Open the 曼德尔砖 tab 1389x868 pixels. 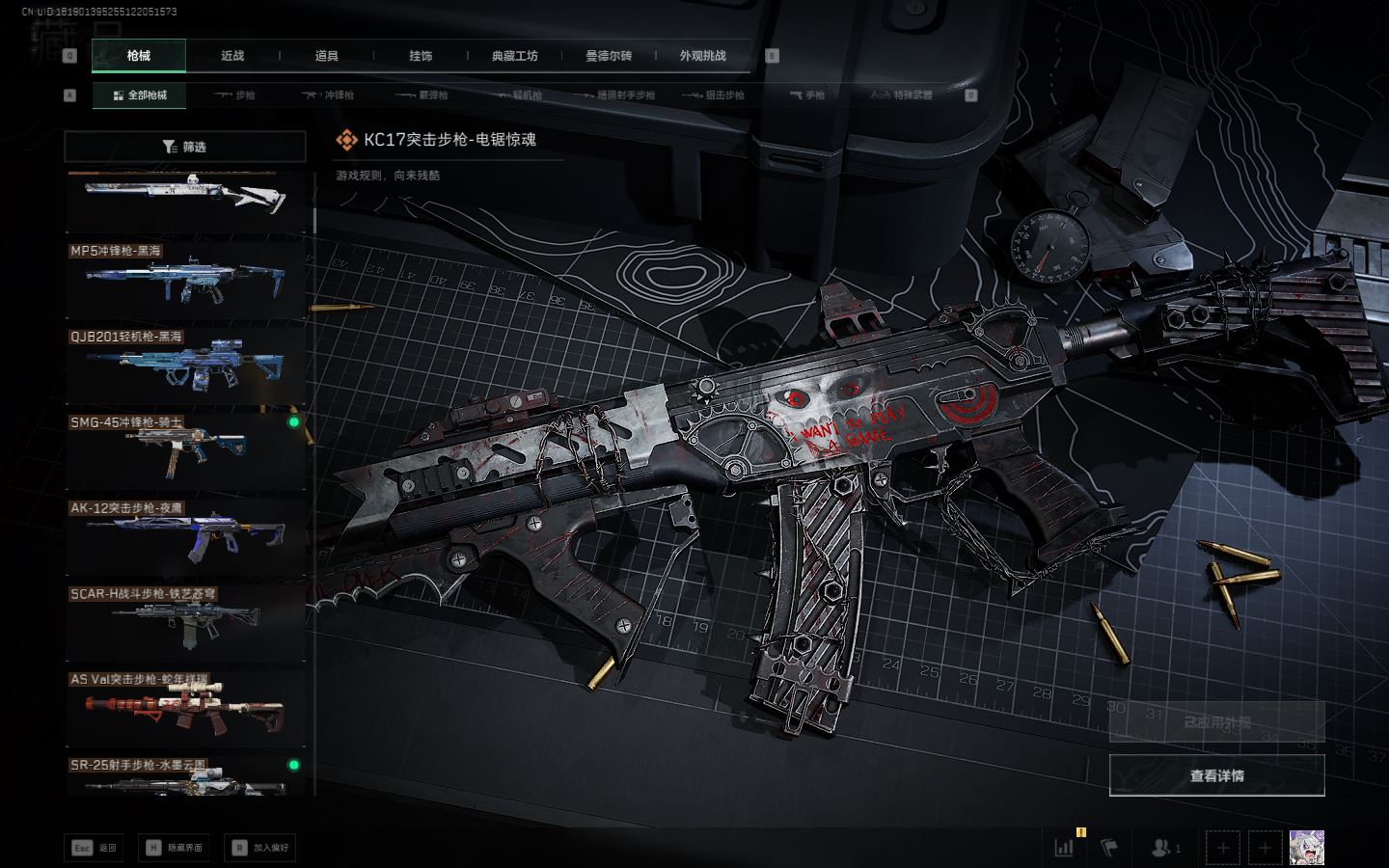click(x=609, y=56)
